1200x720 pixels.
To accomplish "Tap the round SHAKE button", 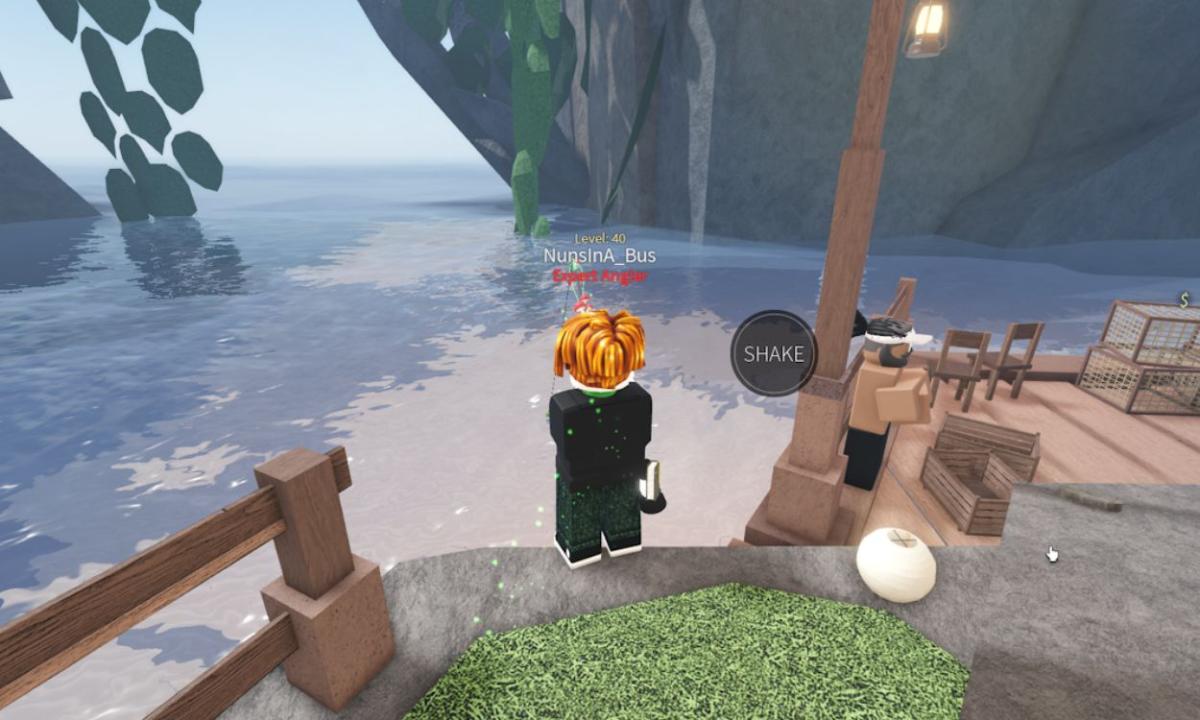I will (x=773, y=354).
